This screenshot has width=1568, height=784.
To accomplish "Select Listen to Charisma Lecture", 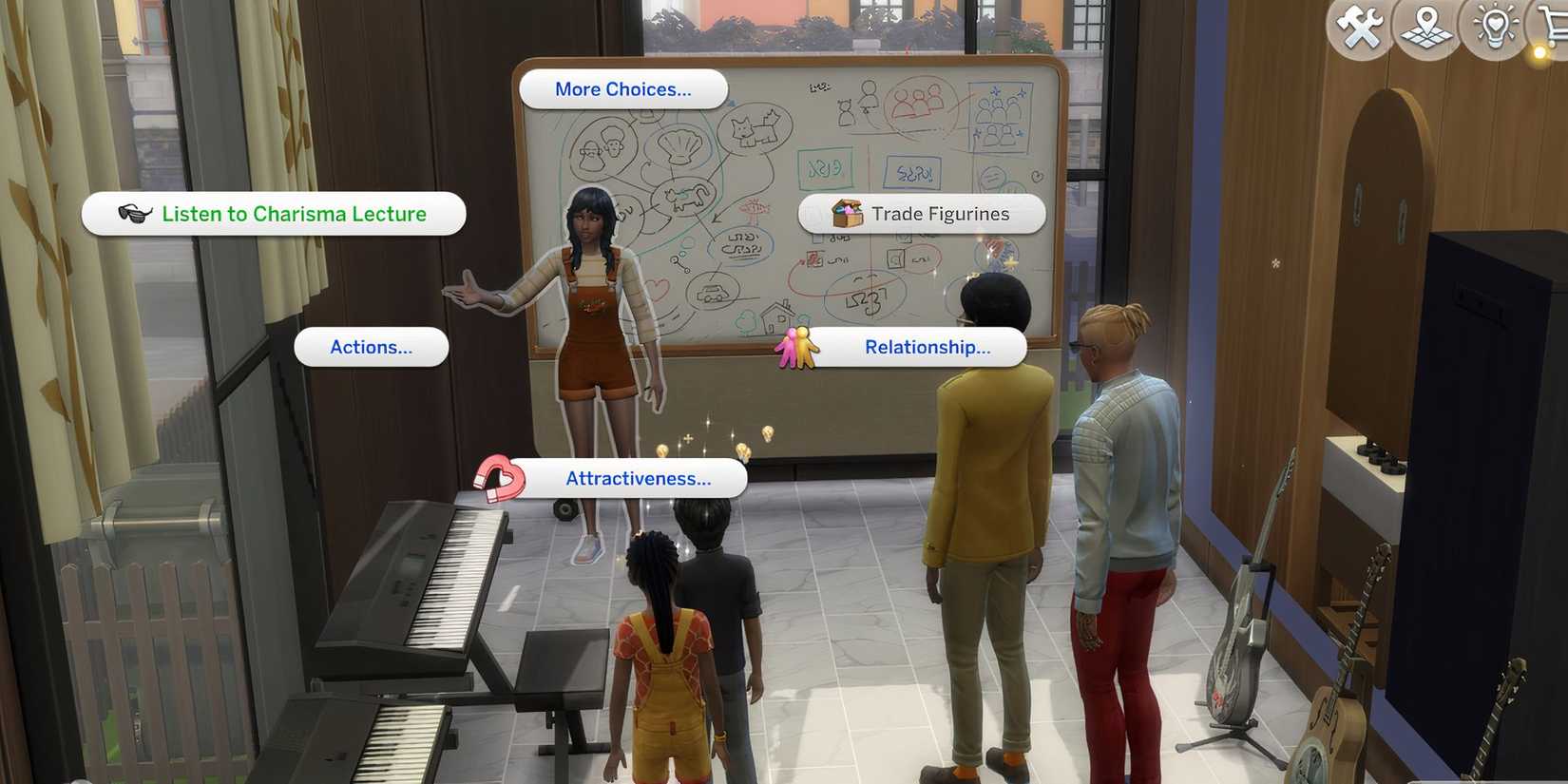I will point(293,214).
